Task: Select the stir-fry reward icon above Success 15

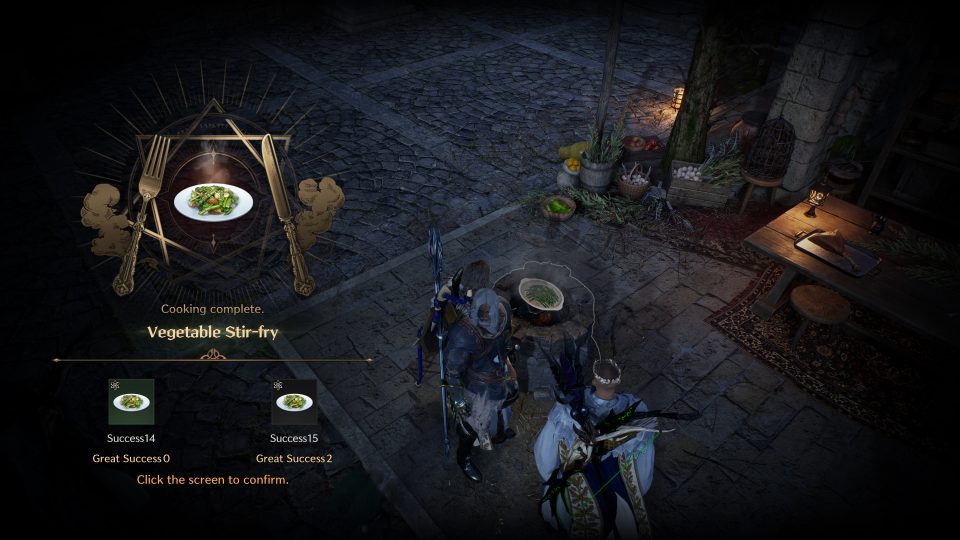Action: coord(294,402)
